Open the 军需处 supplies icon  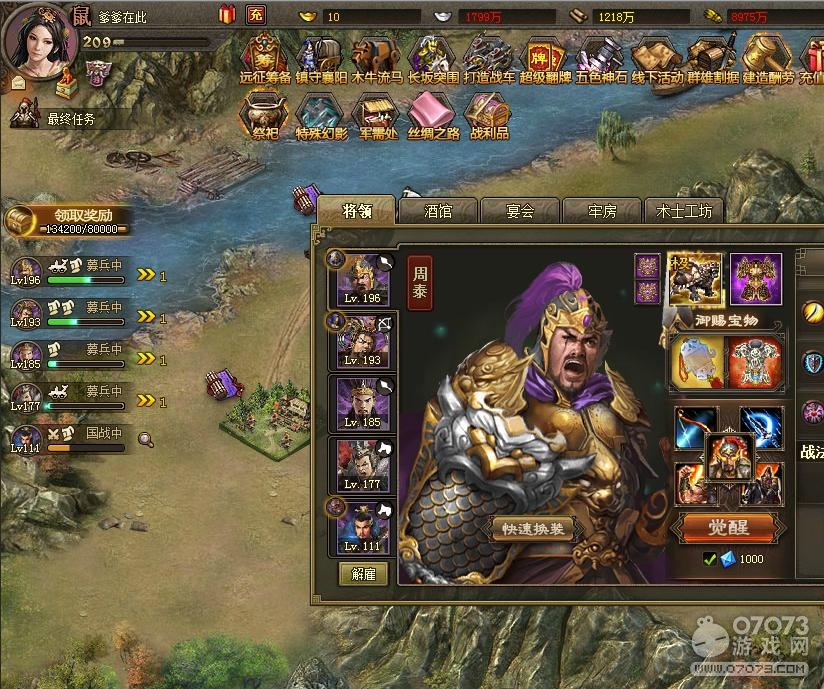click(376, 115)
